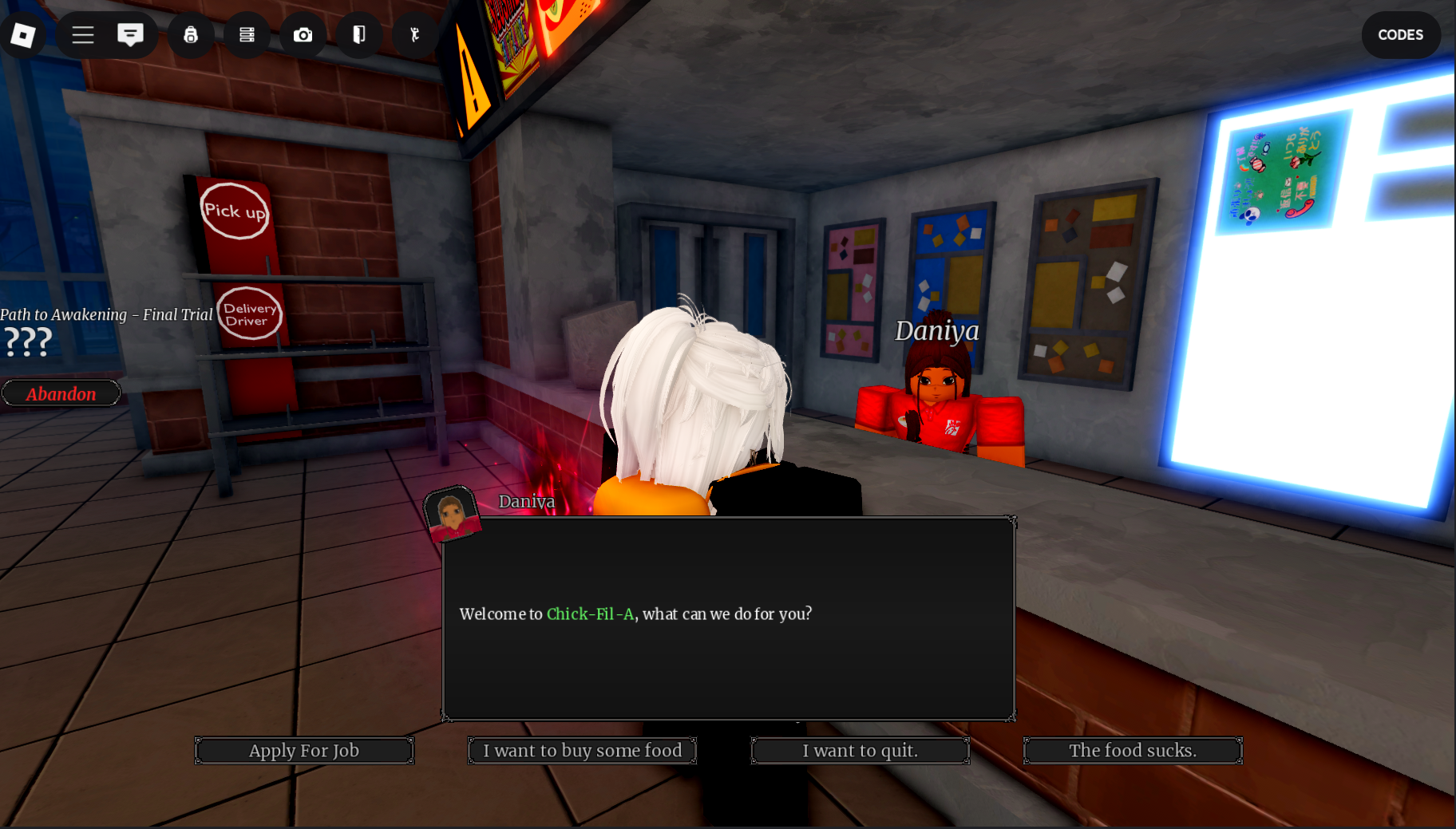
Task: Abandon the Path to Awakening quest
Action: 61,393
